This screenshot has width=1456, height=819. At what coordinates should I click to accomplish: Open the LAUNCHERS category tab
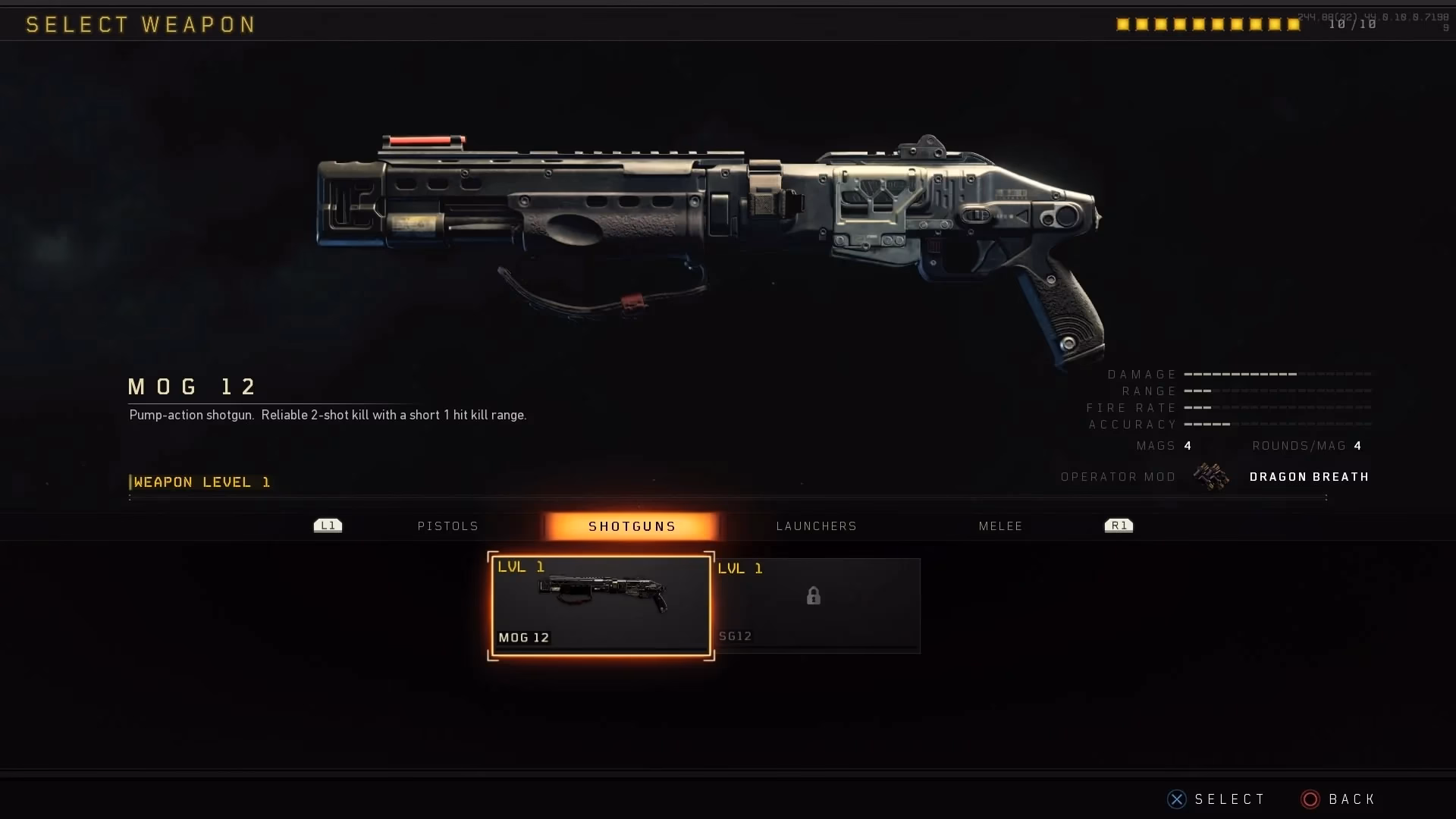coord(816,526)
